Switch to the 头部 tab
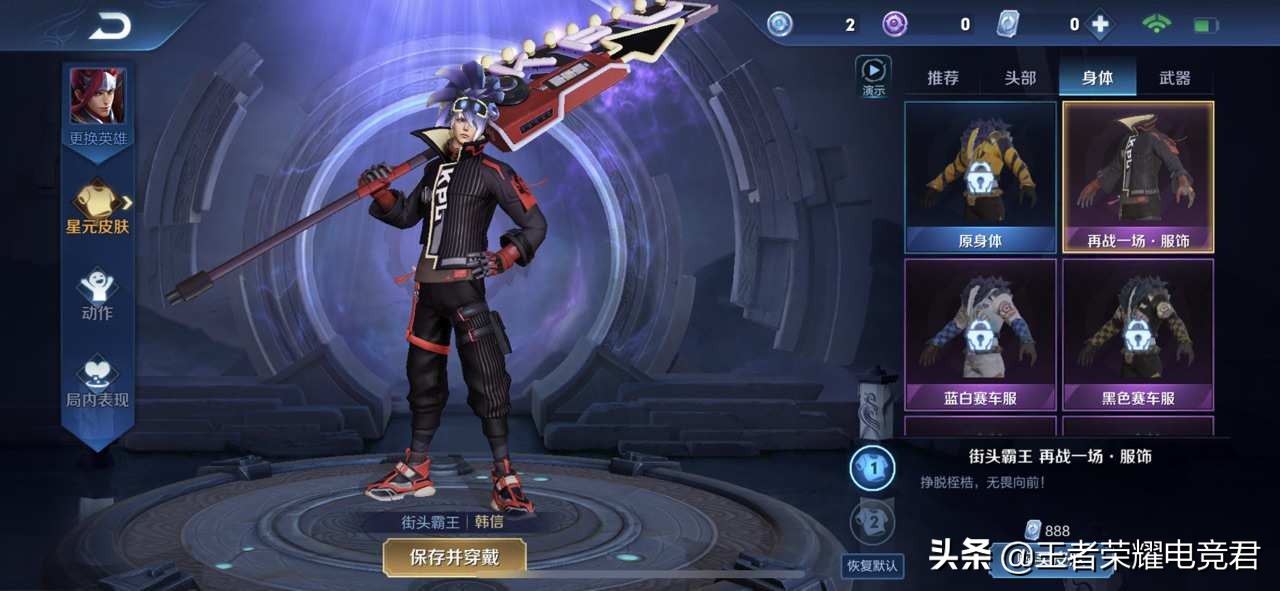Viewport: 1280px width, 591px height. [1020, 78]
